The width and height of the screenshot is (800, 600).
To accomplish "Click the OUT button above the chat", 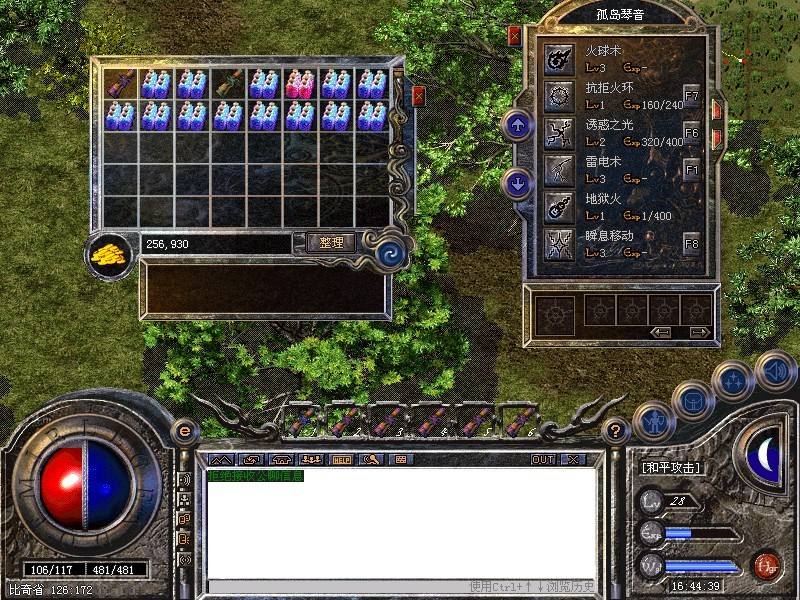I will tap(542, 460).
